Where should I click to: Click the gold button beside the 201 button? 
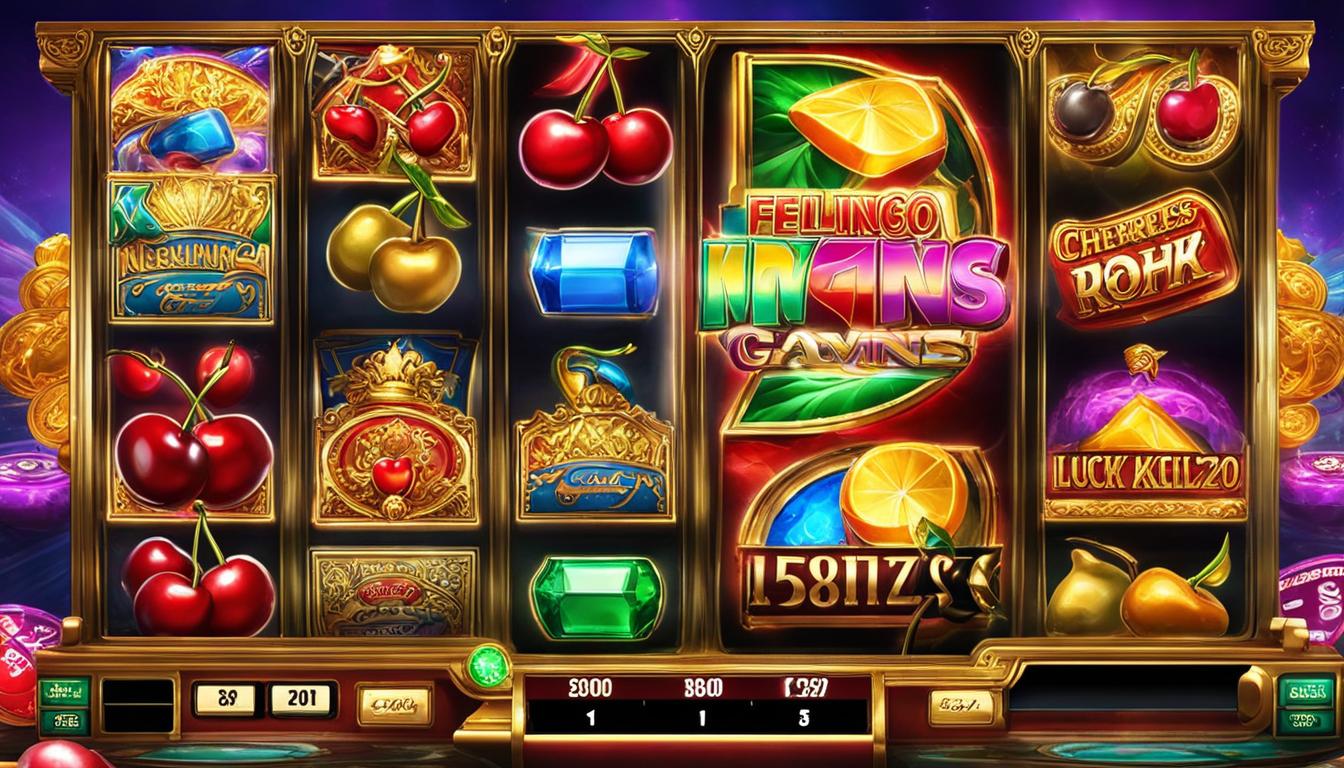(394, 704)
